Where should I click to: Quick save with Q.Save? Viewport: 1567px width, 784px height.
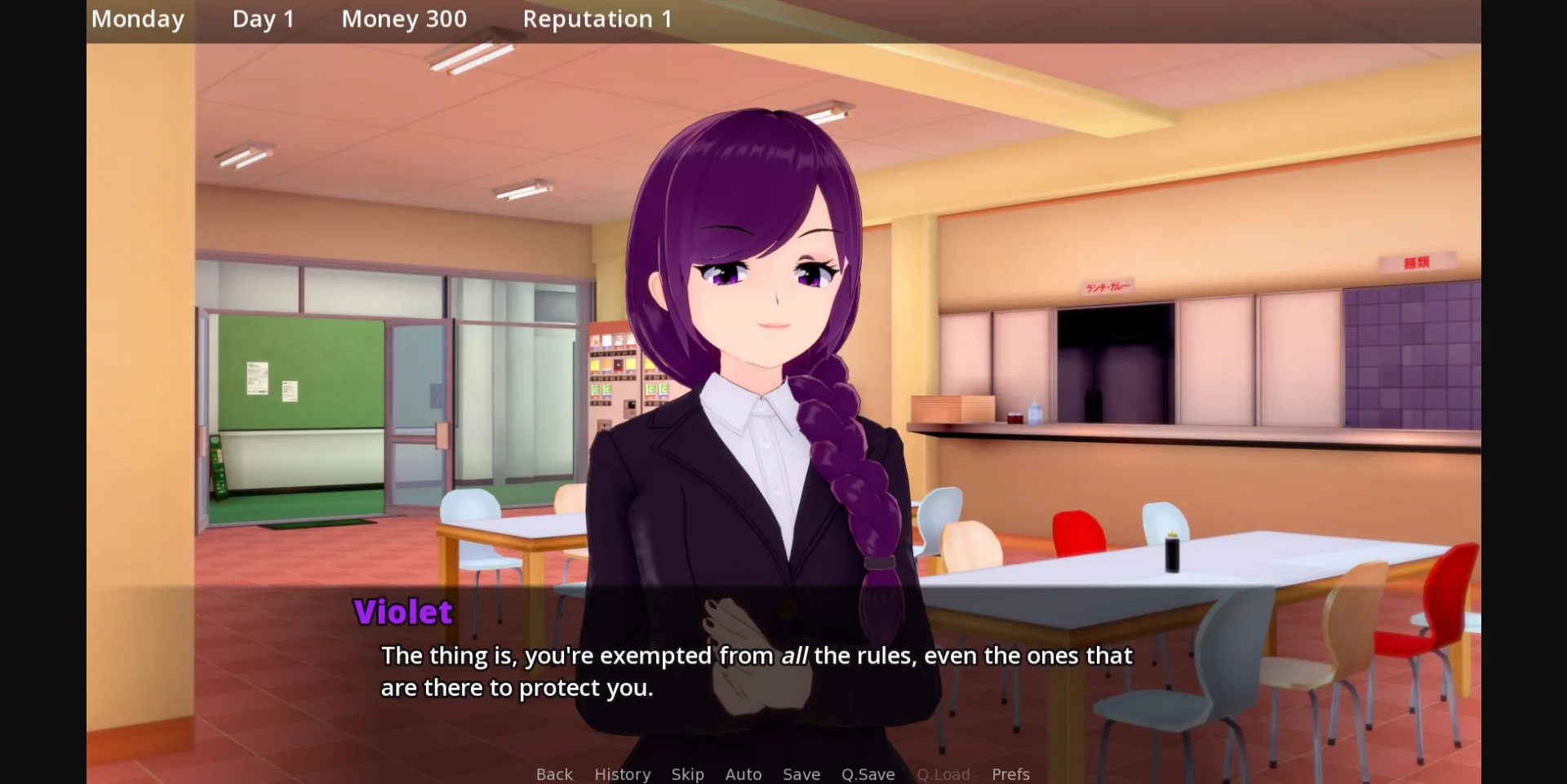(868, 773)
